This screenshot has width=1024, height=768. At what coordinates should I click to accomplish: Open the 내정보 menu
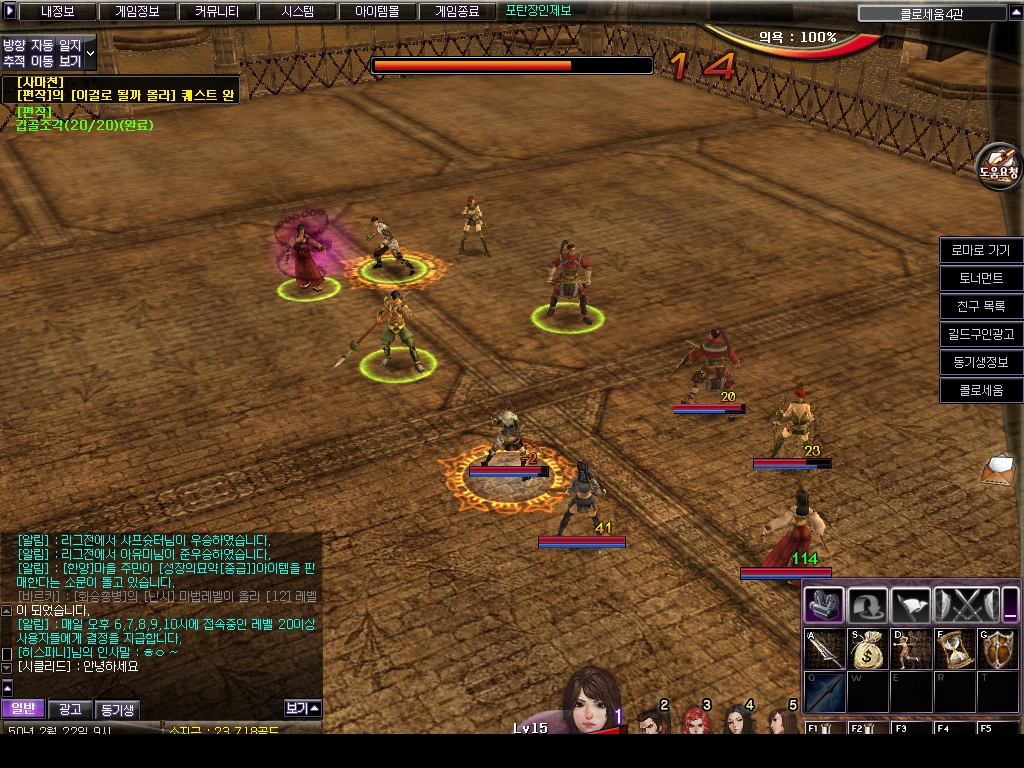(58, 12)
